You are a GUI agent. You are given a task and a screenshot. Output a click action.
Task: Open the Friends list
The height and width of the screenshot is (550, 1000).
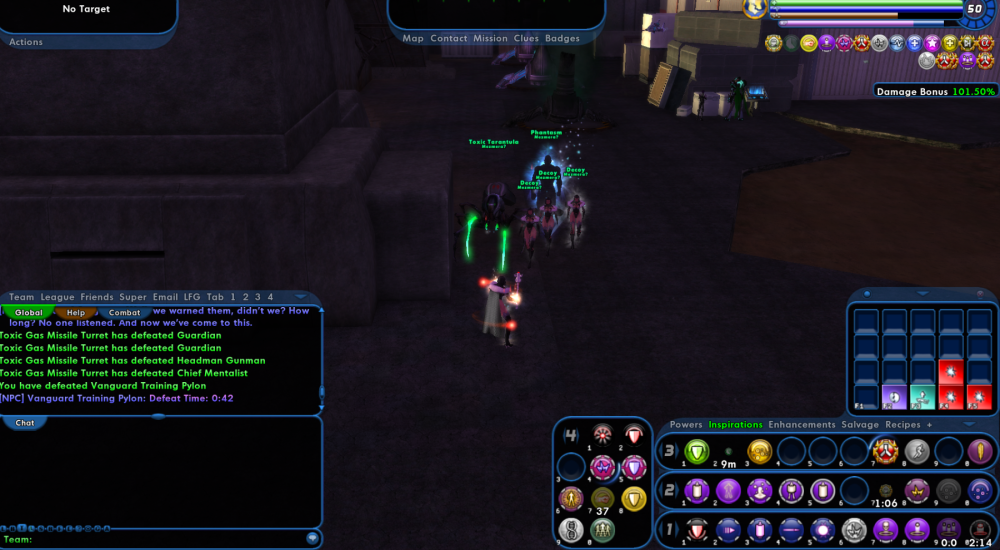tap(97, 297)
